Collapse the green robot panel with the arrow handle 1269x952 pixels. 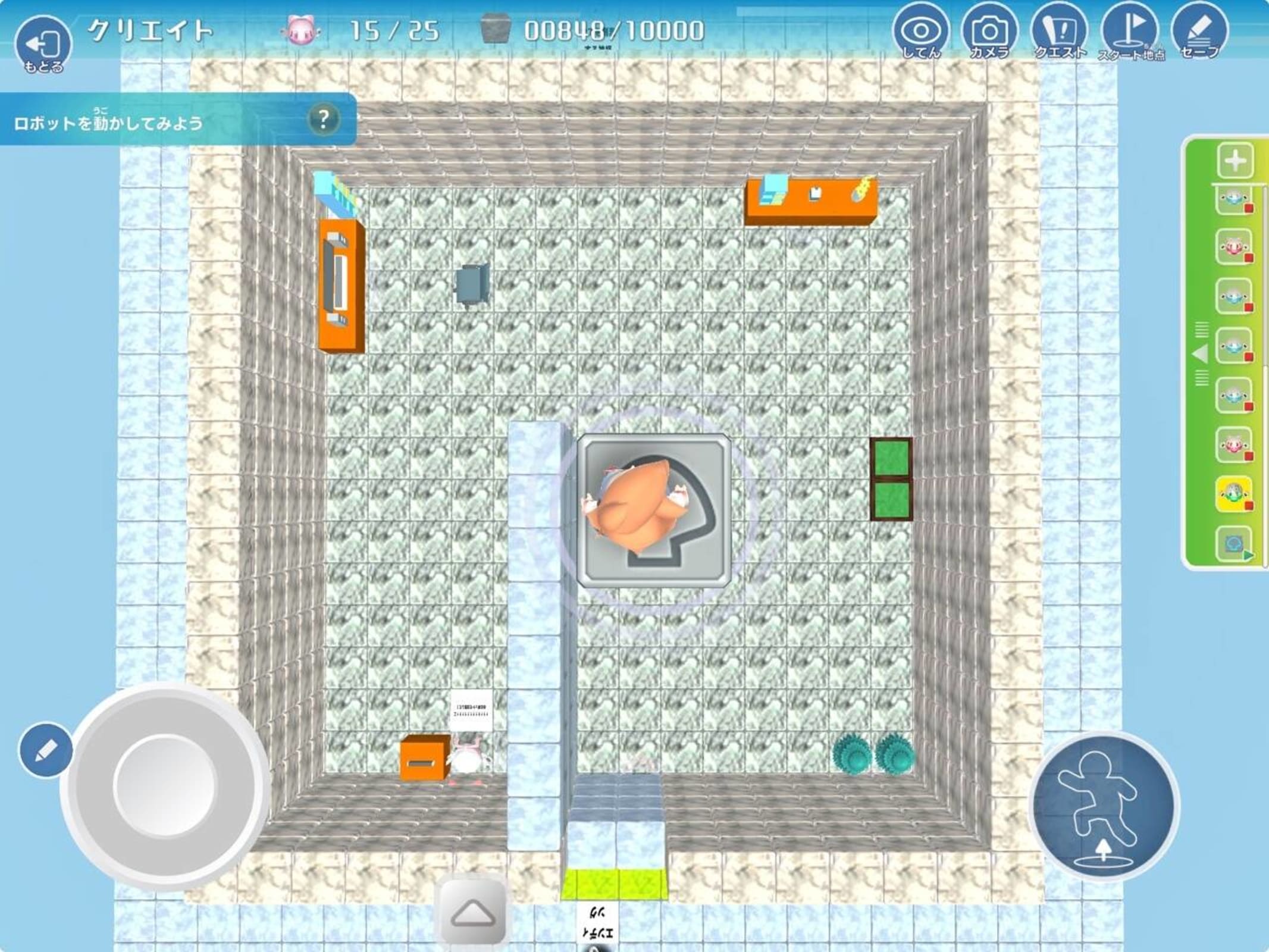(x=1201, y=355)
